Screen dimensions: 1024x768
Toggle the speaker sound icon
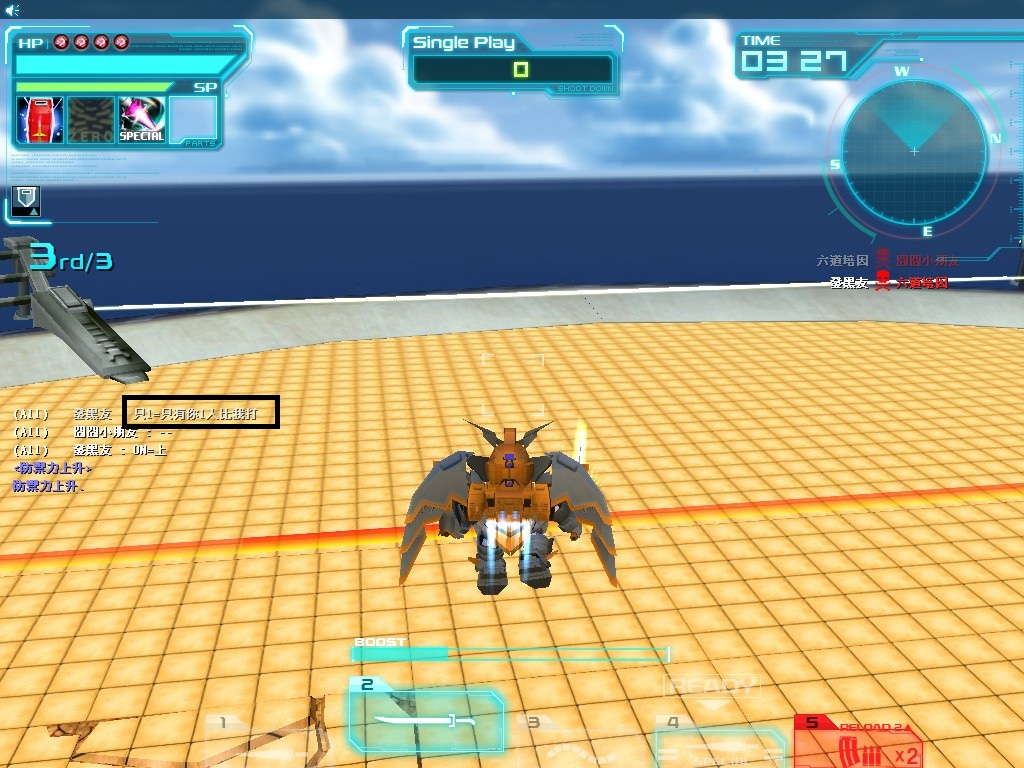tap(11, 10)
